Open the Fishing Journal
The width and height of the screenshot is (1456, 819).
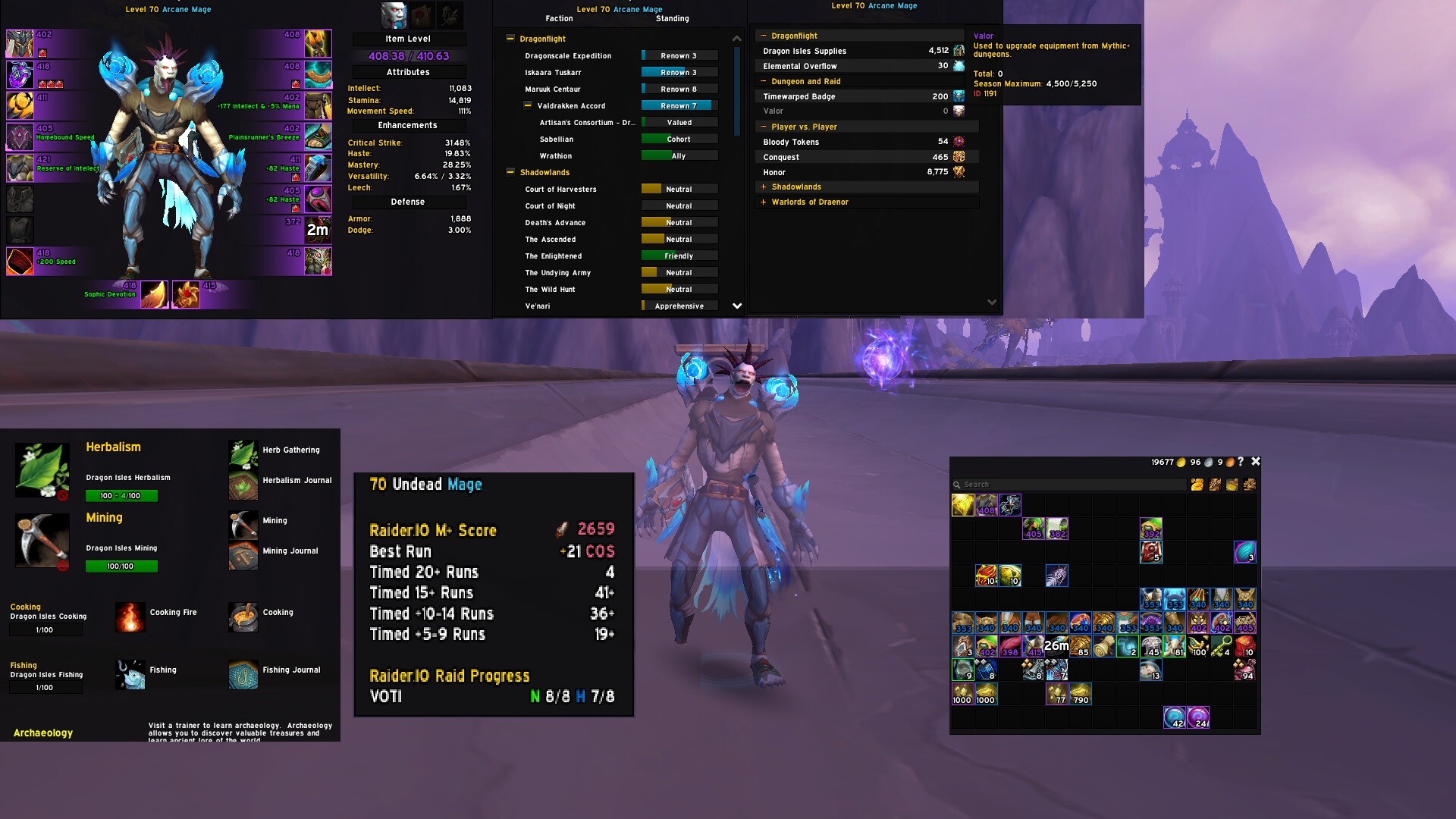tap(243, 674)
